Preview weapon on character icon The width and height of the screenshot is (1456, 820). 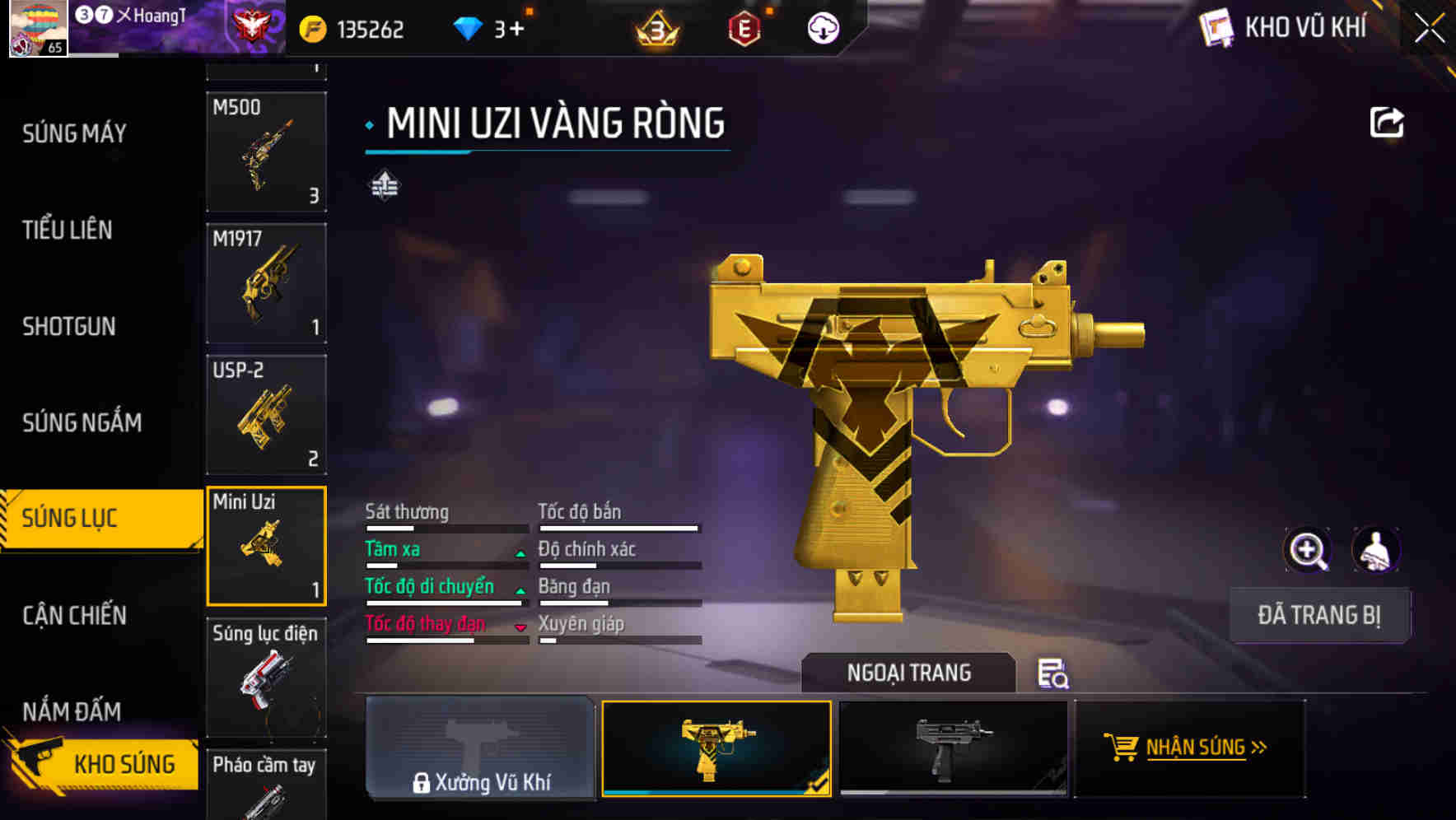1376,550
